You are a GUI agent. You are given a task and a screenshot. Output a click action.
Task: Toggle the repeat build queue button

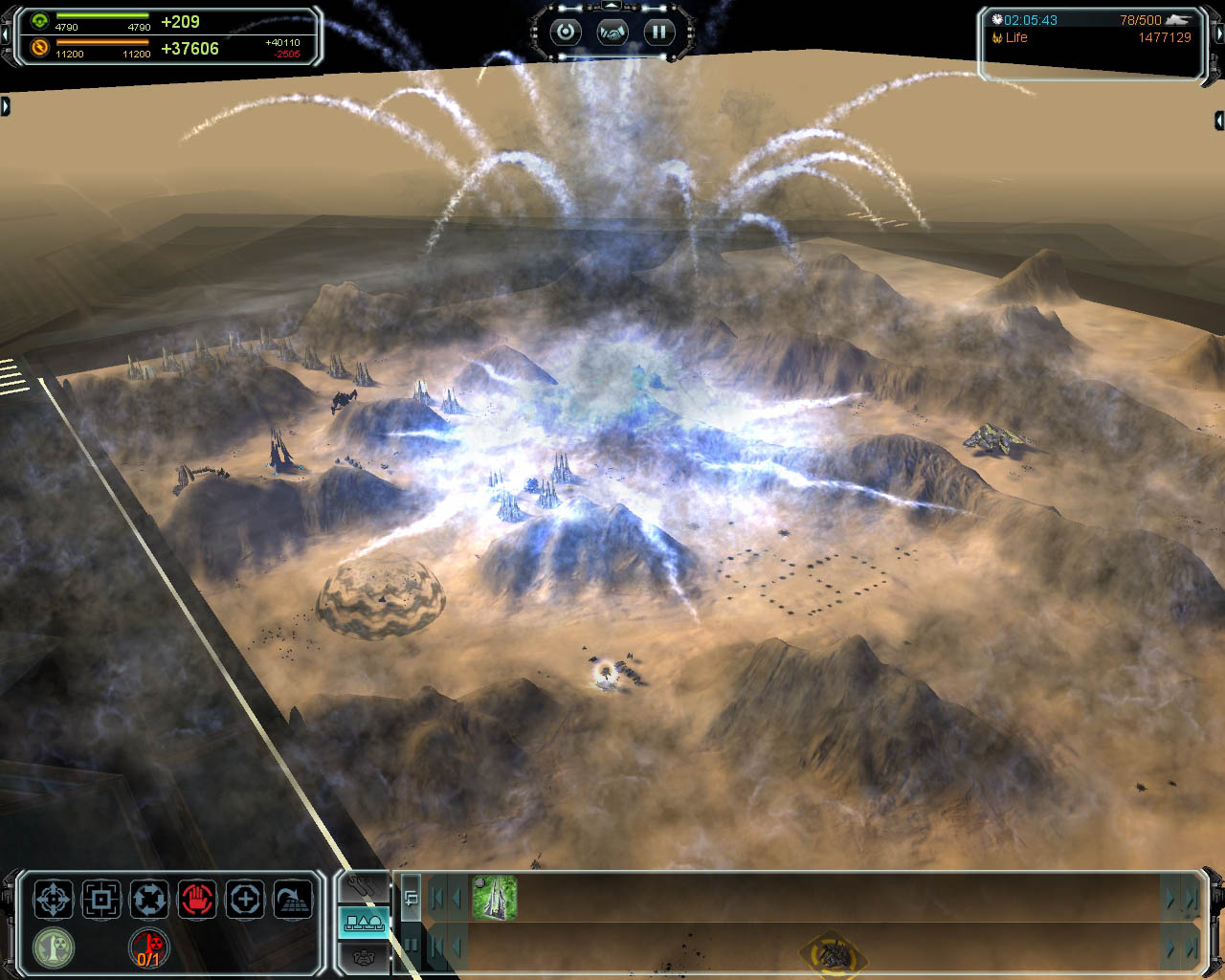click(412, 898)
